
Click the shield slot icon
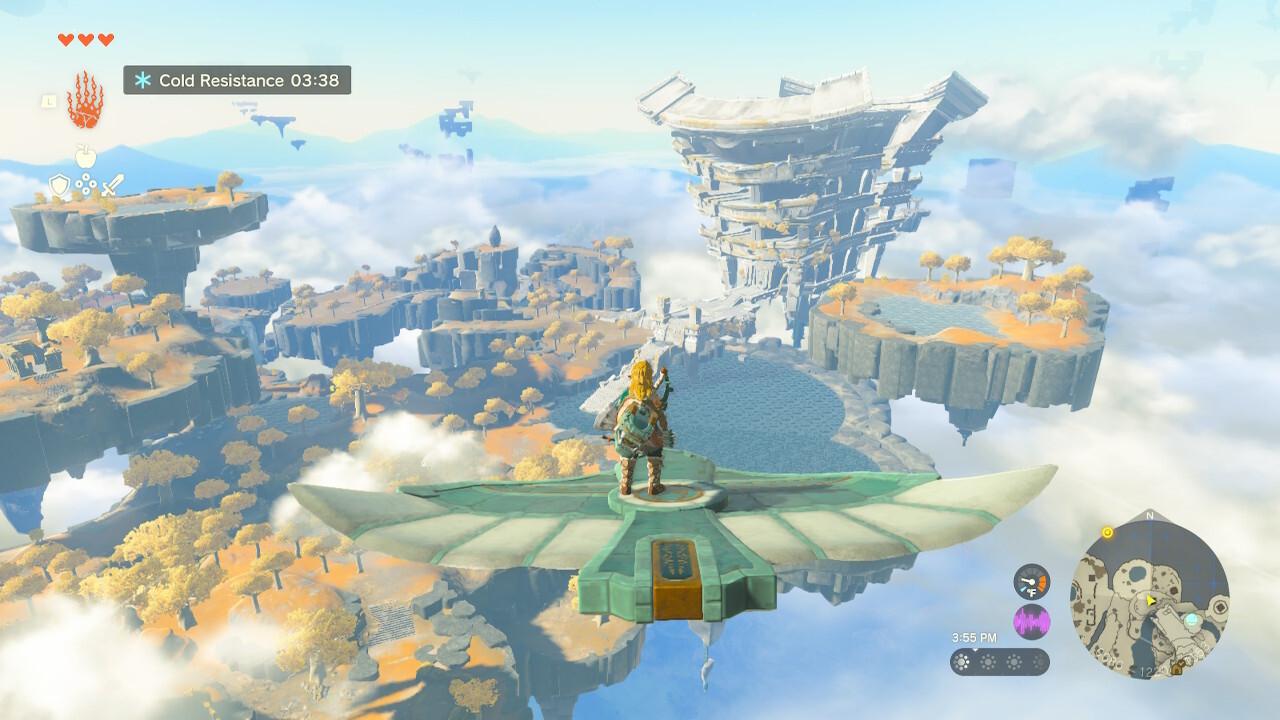(x=60, y=185)
